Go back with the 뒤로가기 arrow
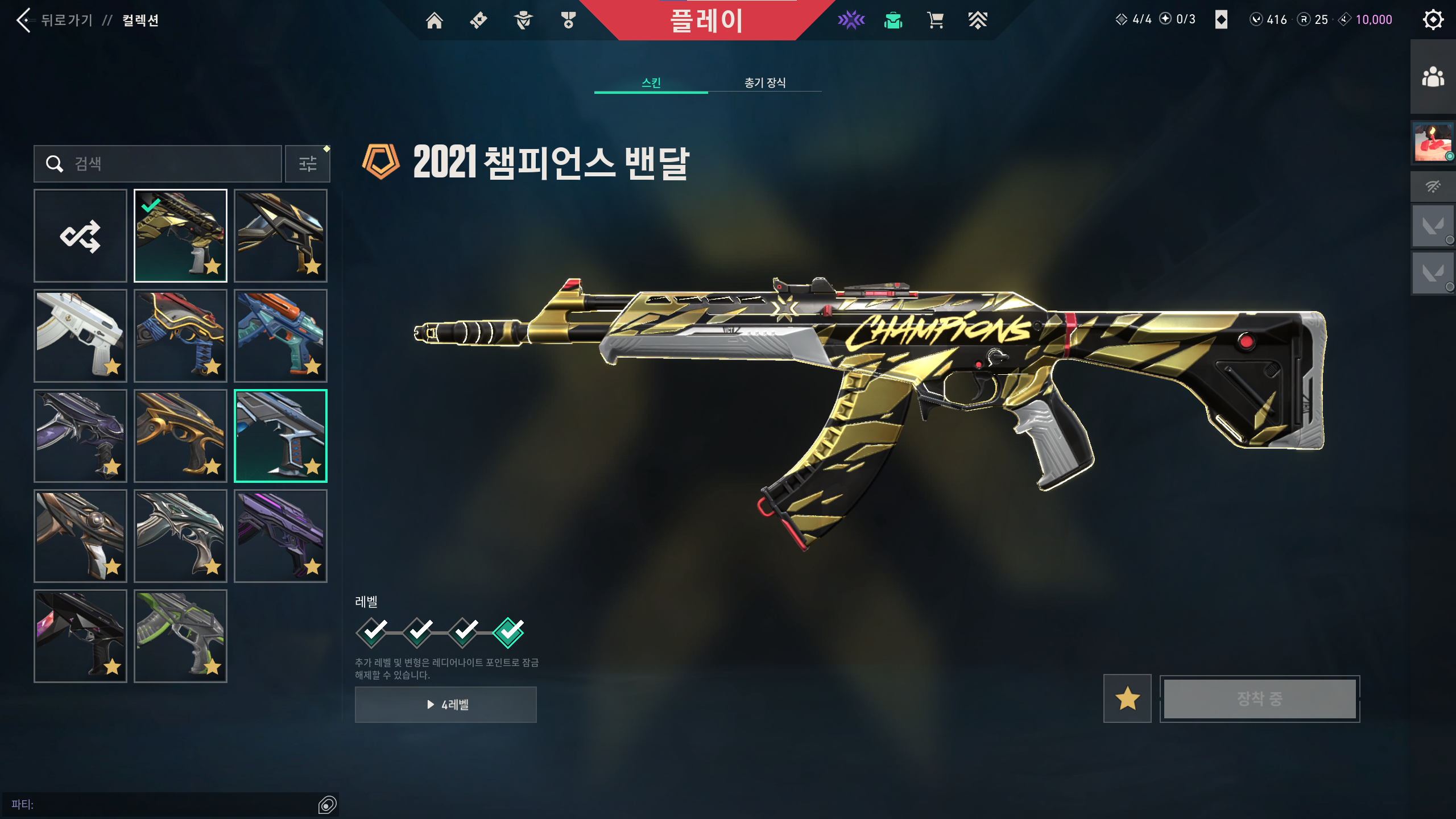This screenshot has height=819, width=1456. pos(24,20)
